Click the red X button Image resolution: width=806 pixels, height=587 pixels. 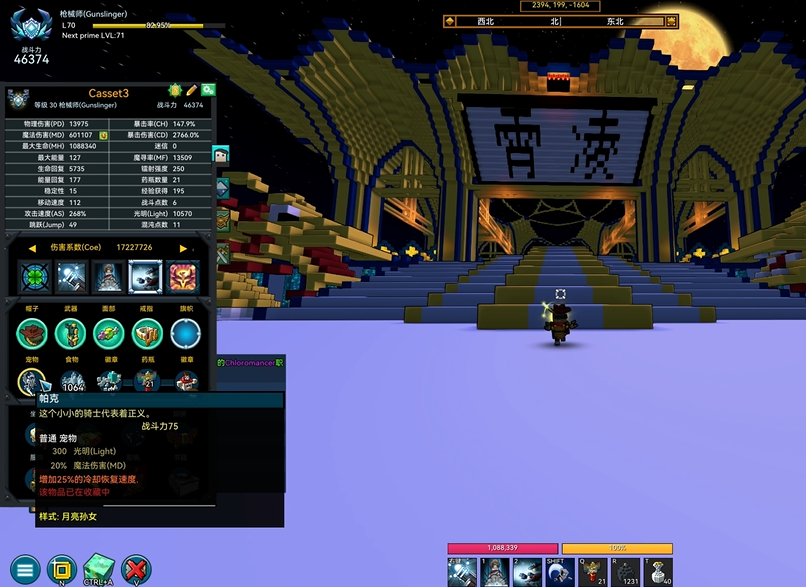point(135,569)
